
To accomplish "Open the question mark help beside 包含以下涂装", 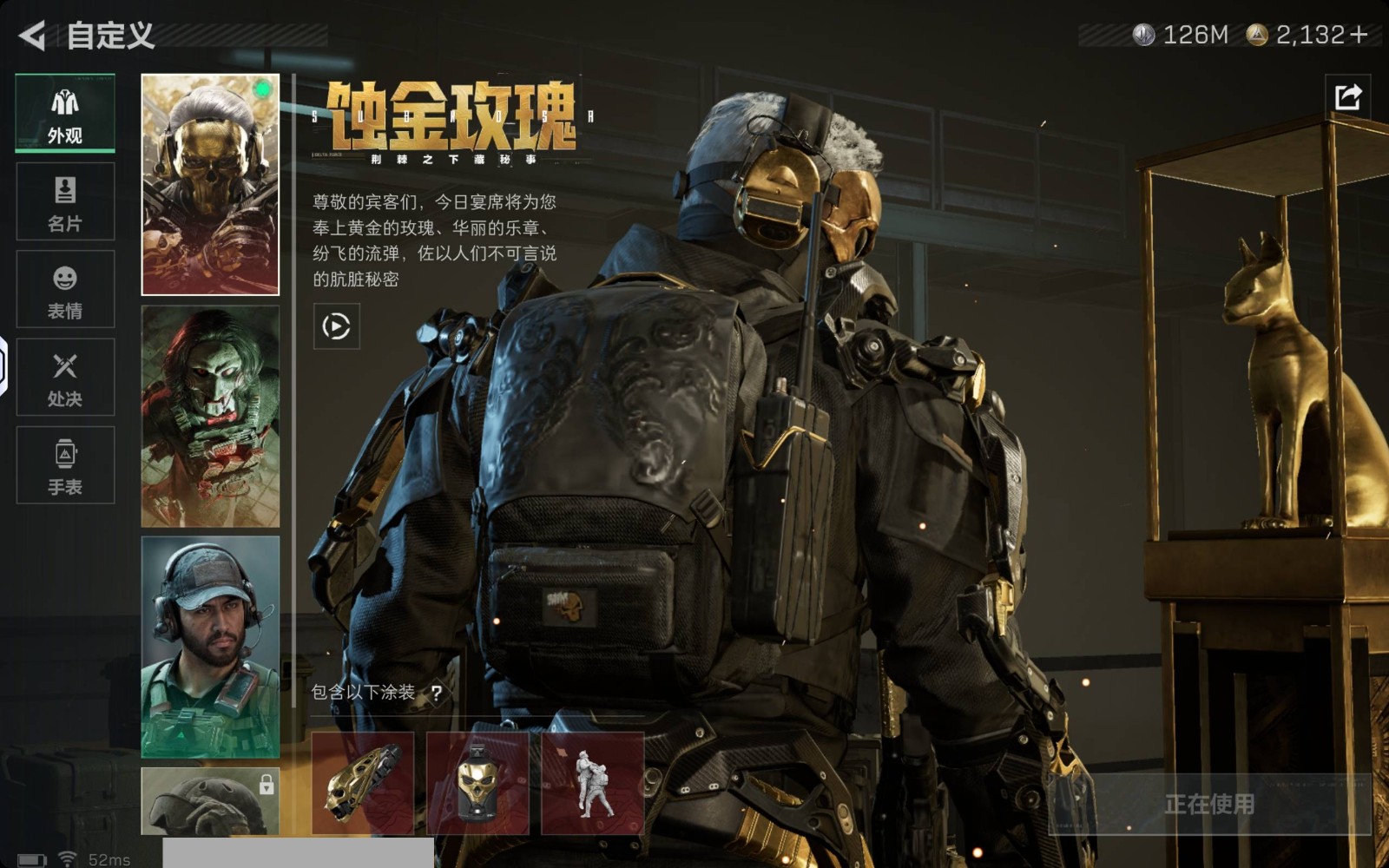I will tap(436, 693).
